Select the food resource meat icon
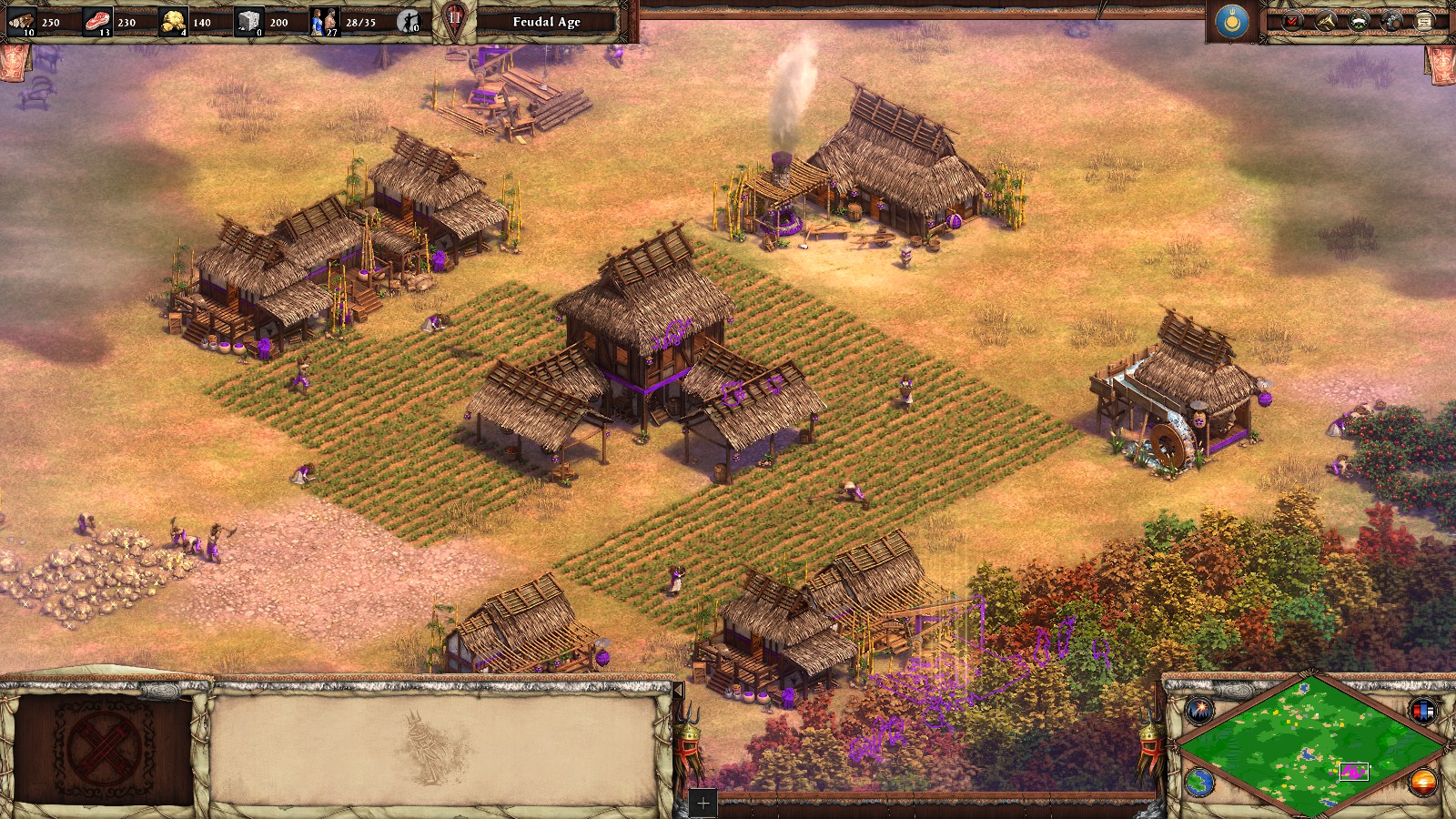The height and width of the screenshot is (819, 1456). click(97, 21)
